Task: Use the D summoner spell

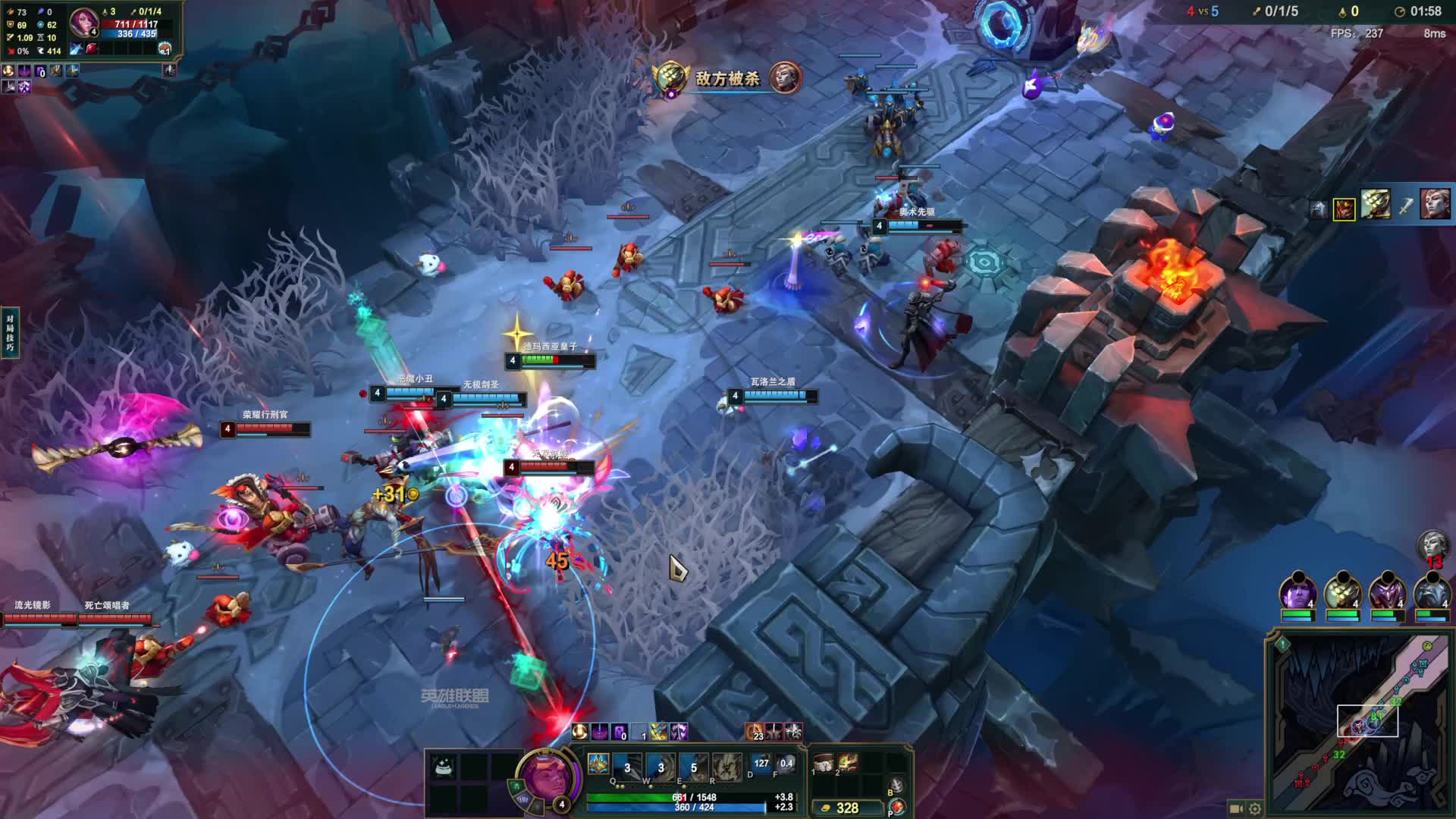Action: coord(761,766)
